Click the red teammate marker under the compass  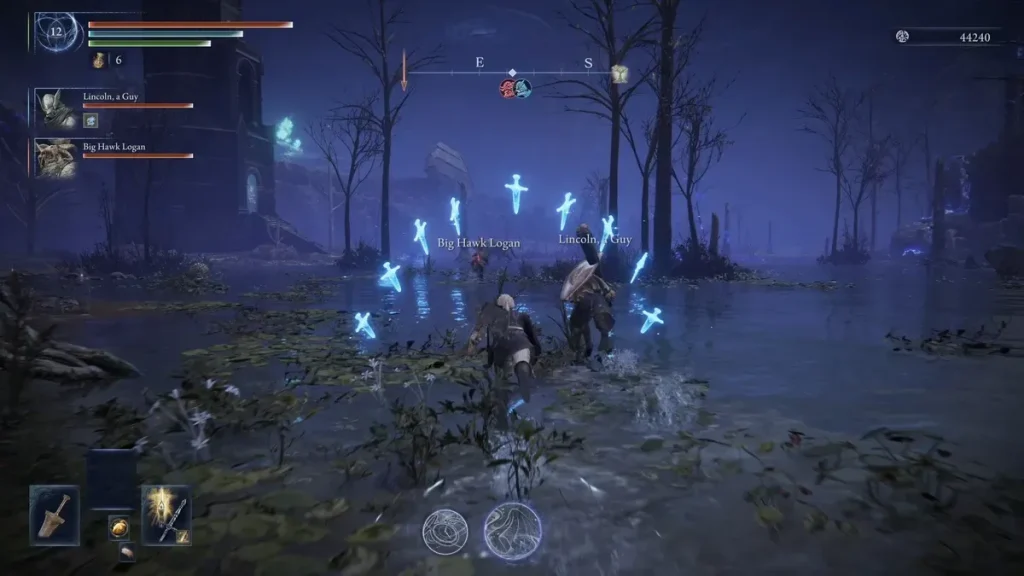coord(507,89)
